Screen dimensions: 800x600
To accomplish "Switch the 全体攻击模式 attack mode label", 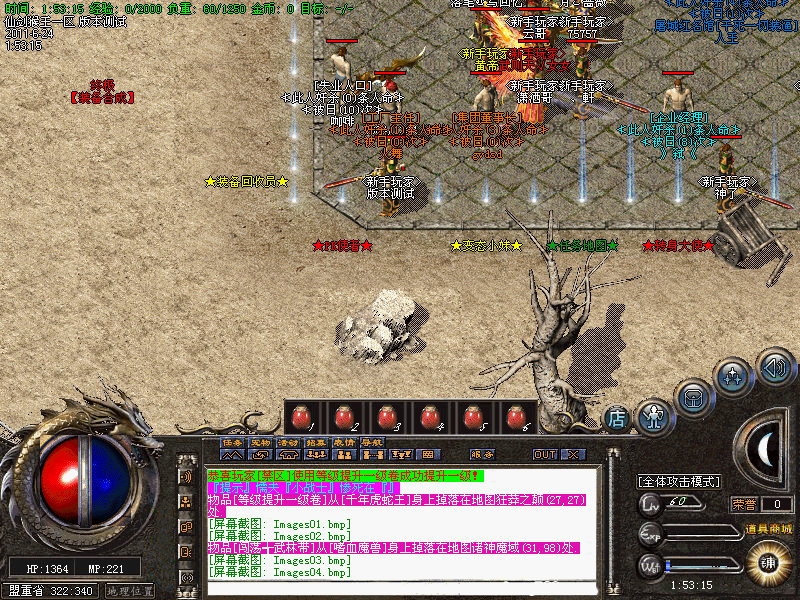I will point(680,482).
